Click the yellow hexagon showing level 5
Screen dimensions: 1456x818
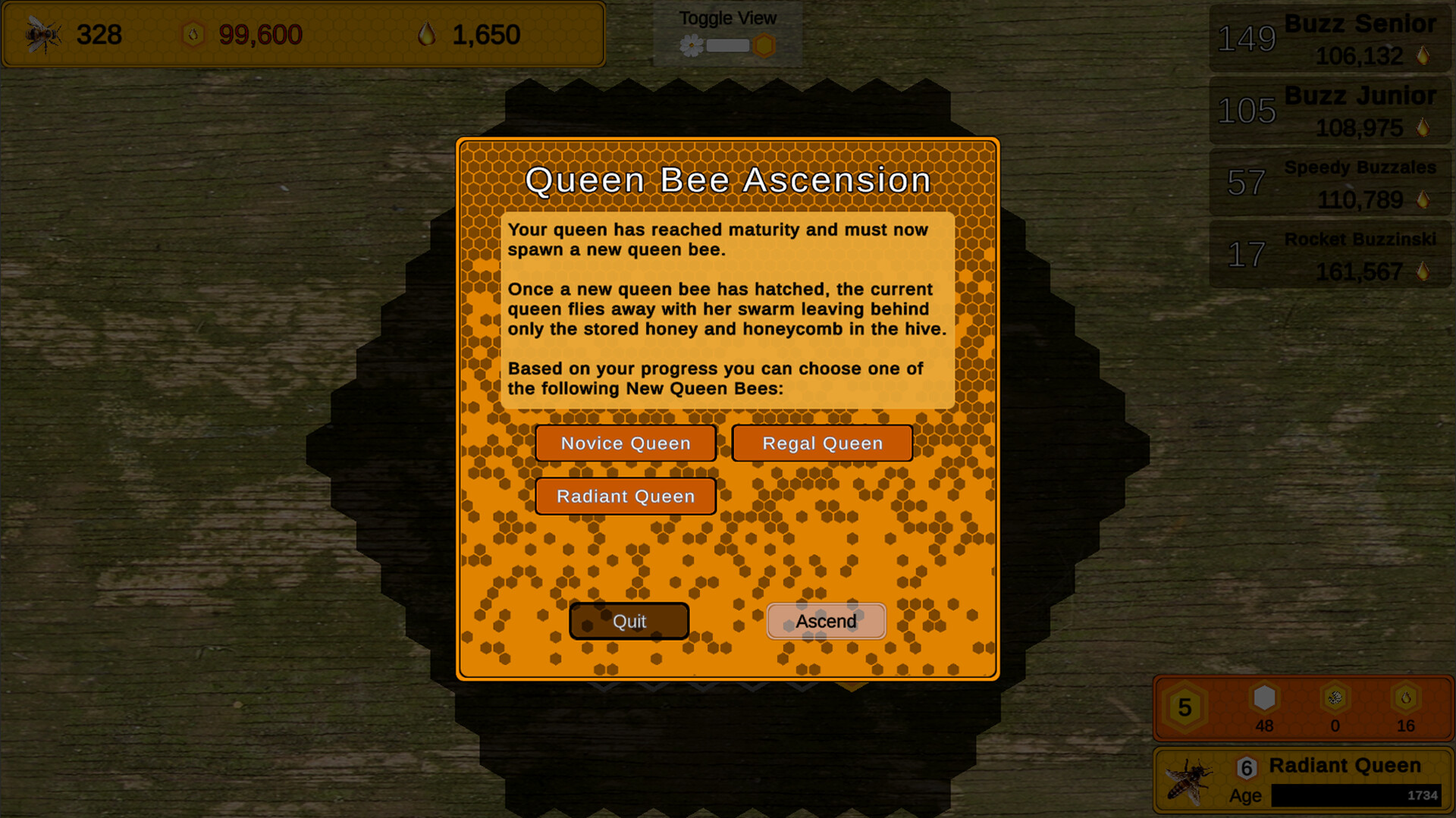pyautogui.click(x=1183, y=707)
